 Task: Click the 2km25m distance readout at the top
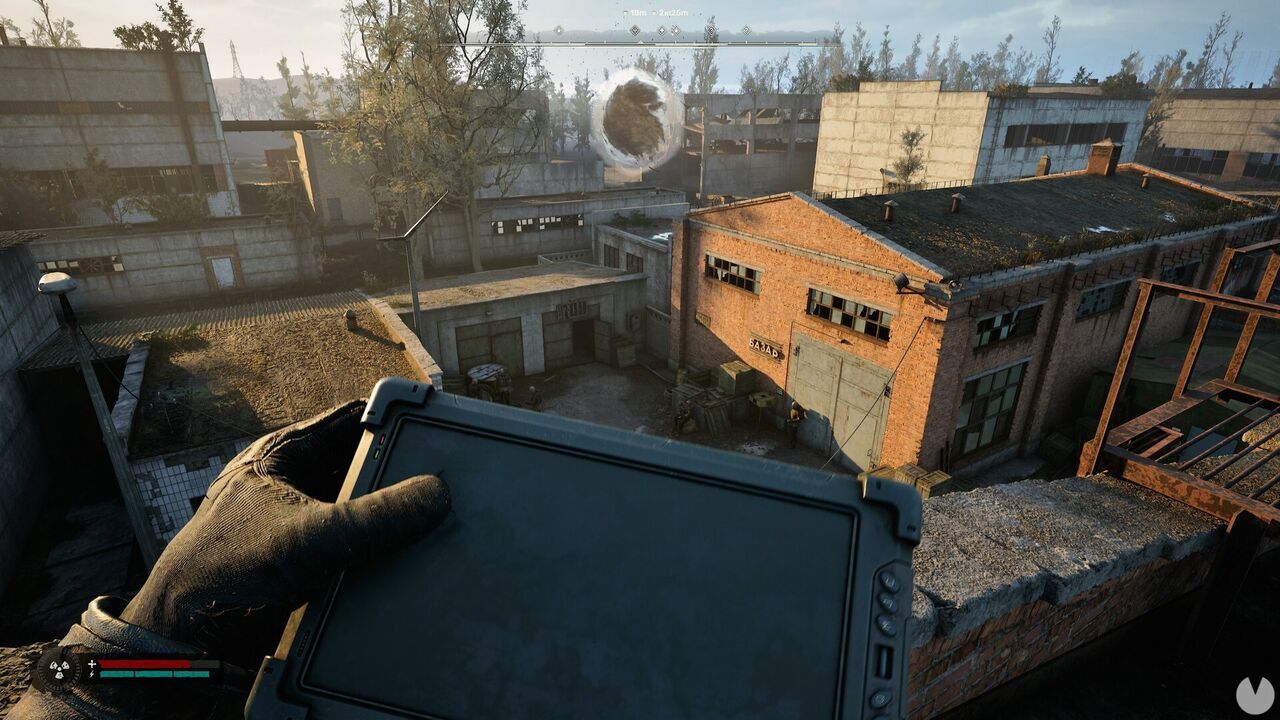(x=673, y=11)
